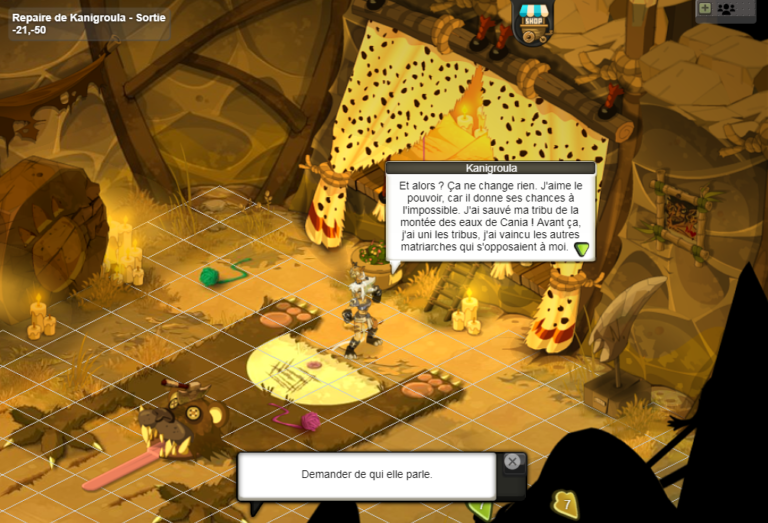Choose reply "Demander de qui elle parle."
768x523 pixels.
click(366, 475)
